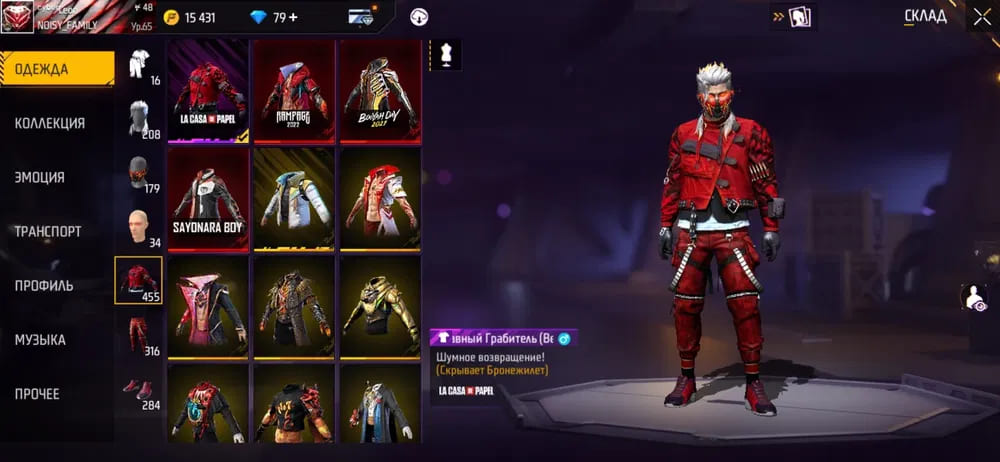Pick the Sayonara Boy jacket
Image resolution: width=1000 pixels, height=462 pixels.
(208, 199)
